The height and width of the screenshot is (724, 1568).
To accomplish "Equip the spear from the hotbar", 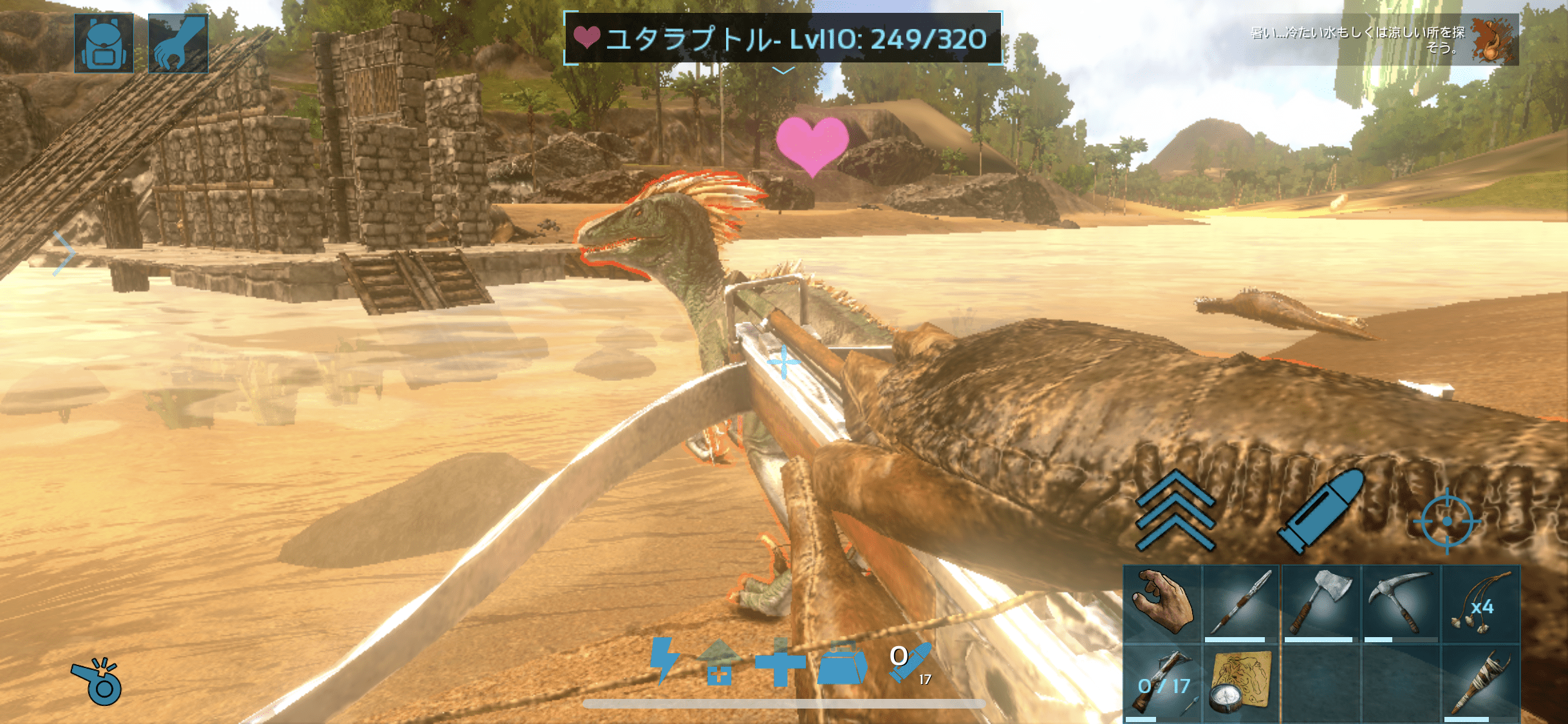I will (1241, 604).
